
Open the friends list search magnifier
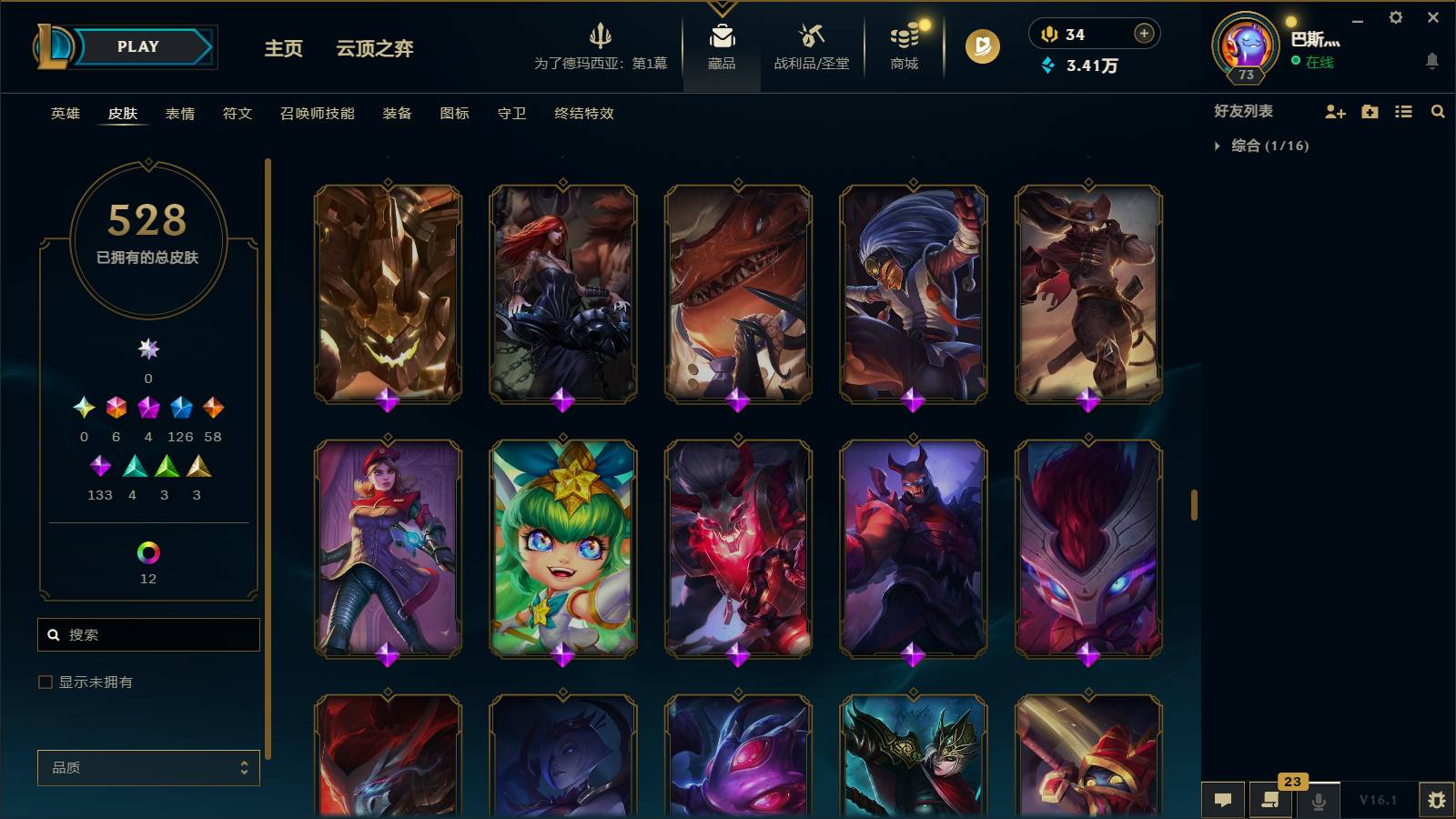[x=1438, y=112]
